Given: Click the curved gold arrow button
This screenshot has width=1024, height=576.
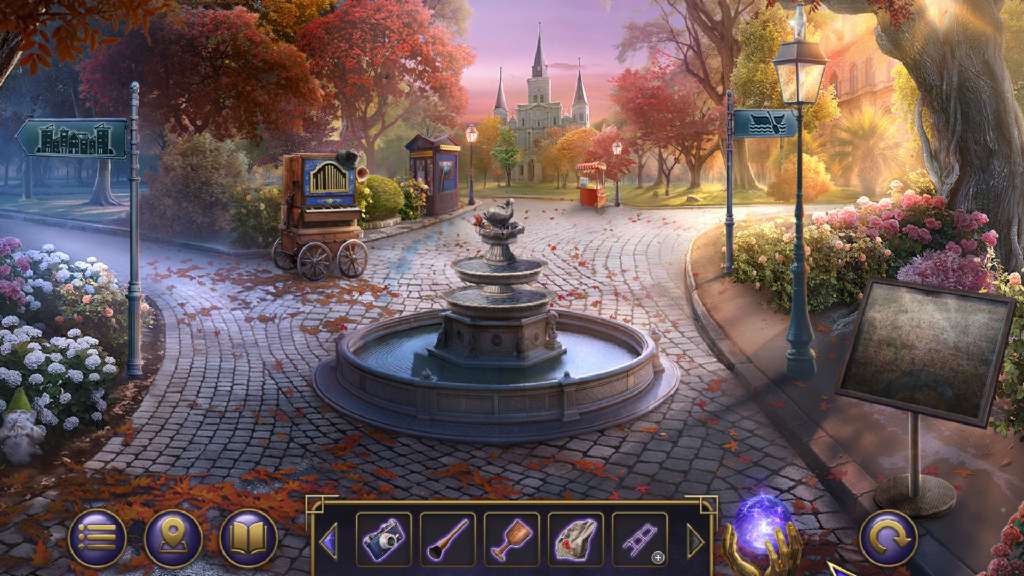Looking at the screenshot, I should 888,538.
